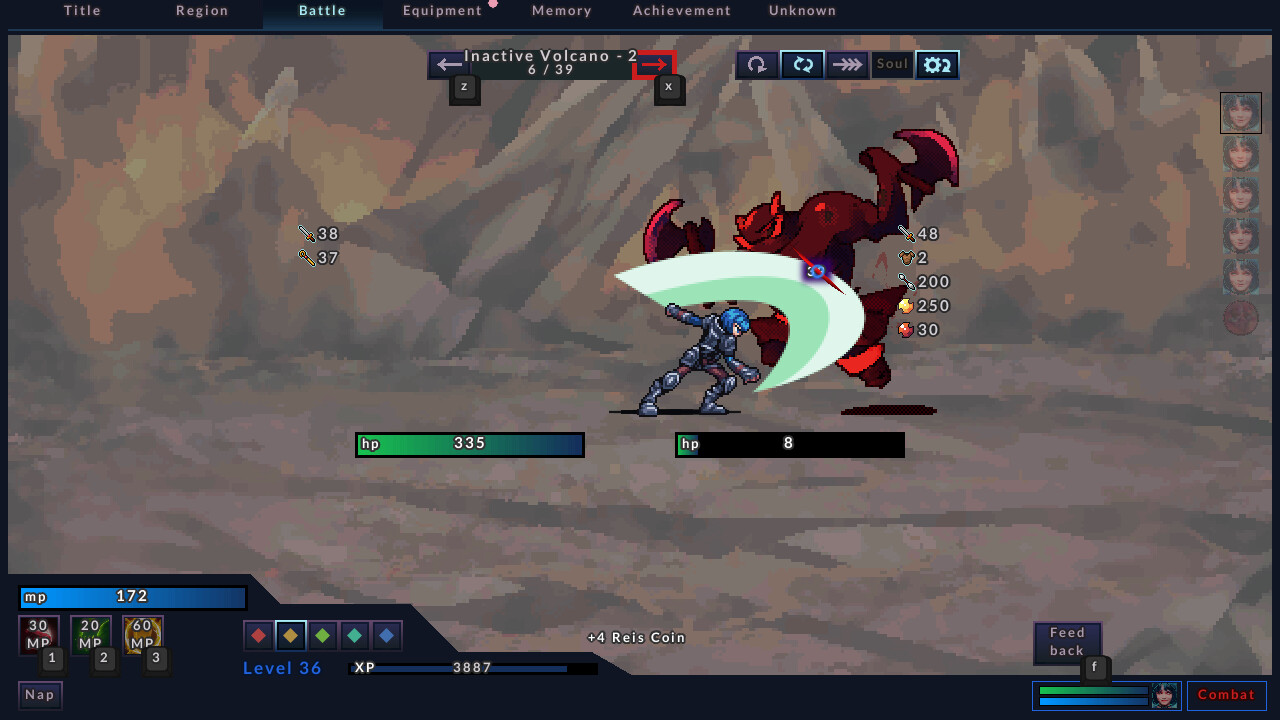Viewport: 1280px width, 720px height.
Task: Toggle the Soul option
Action: pyautogui.click(x=891, y=64)
